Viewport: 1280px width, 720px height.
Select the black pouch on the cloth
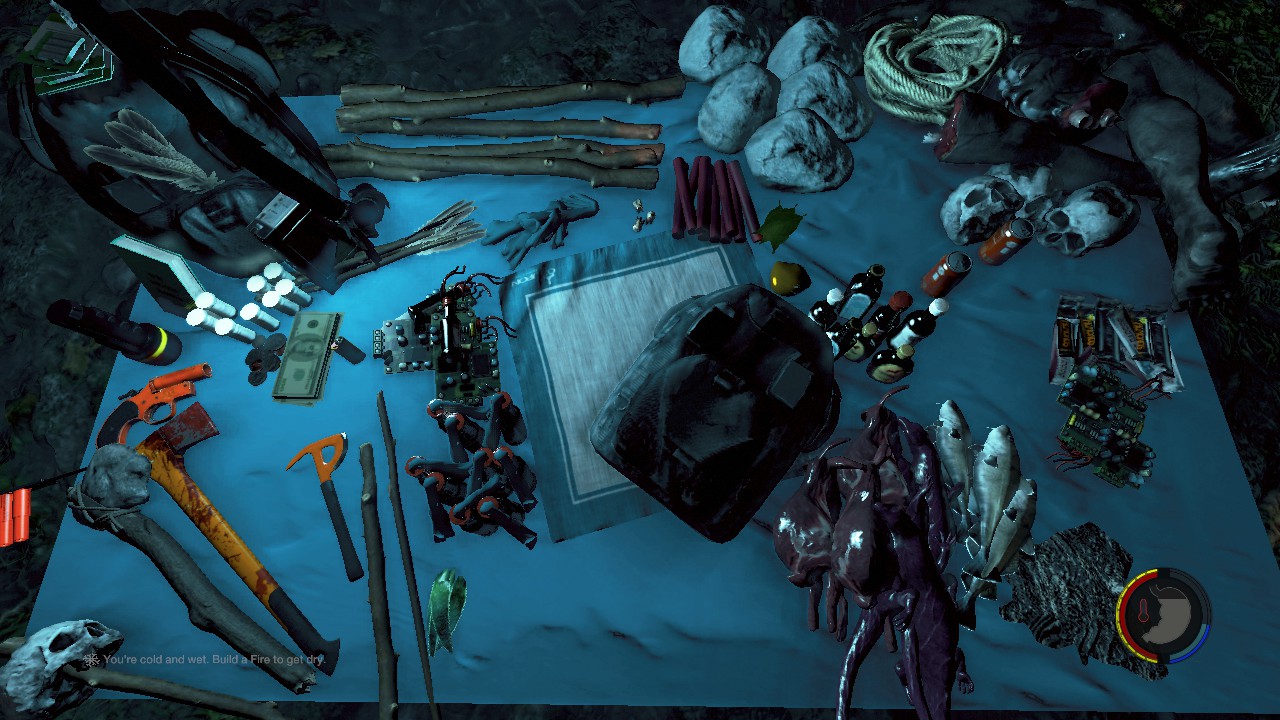715,400
